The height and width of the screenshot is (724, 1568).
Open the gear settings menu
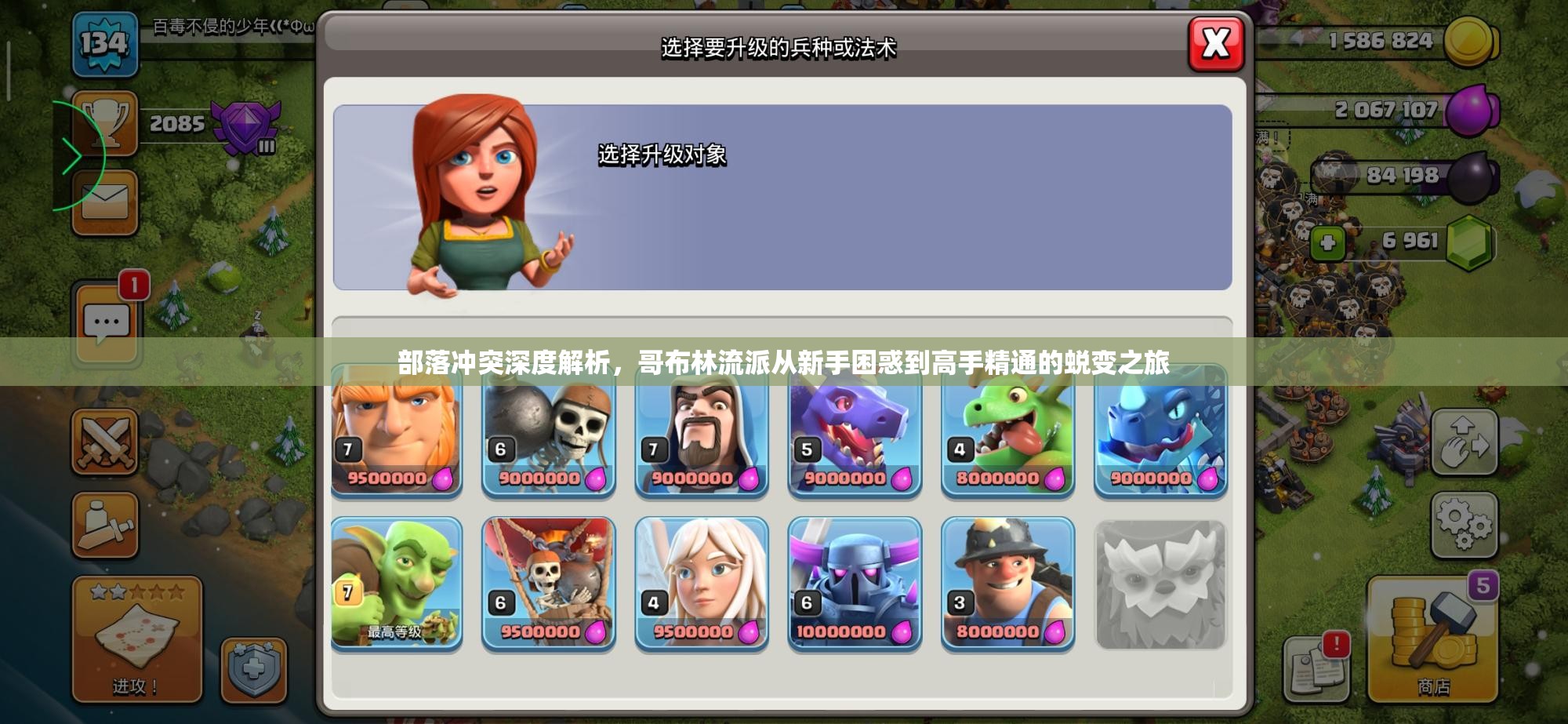[1464, 524]
